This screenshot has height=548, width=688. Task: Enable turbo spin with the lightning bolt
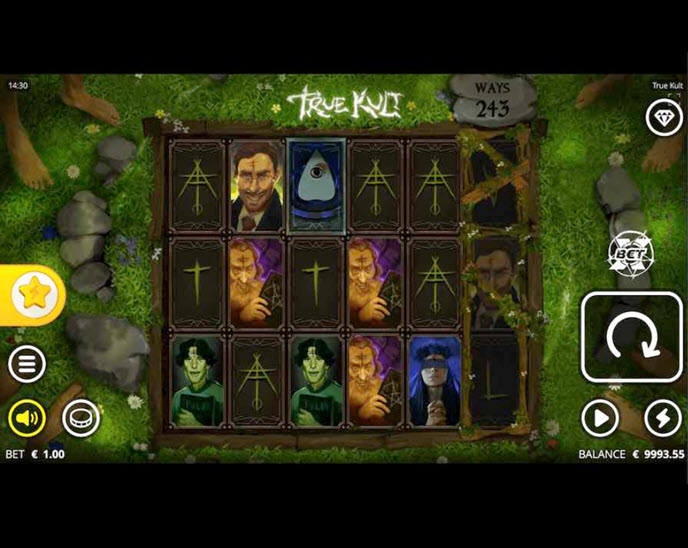[662, 418]
